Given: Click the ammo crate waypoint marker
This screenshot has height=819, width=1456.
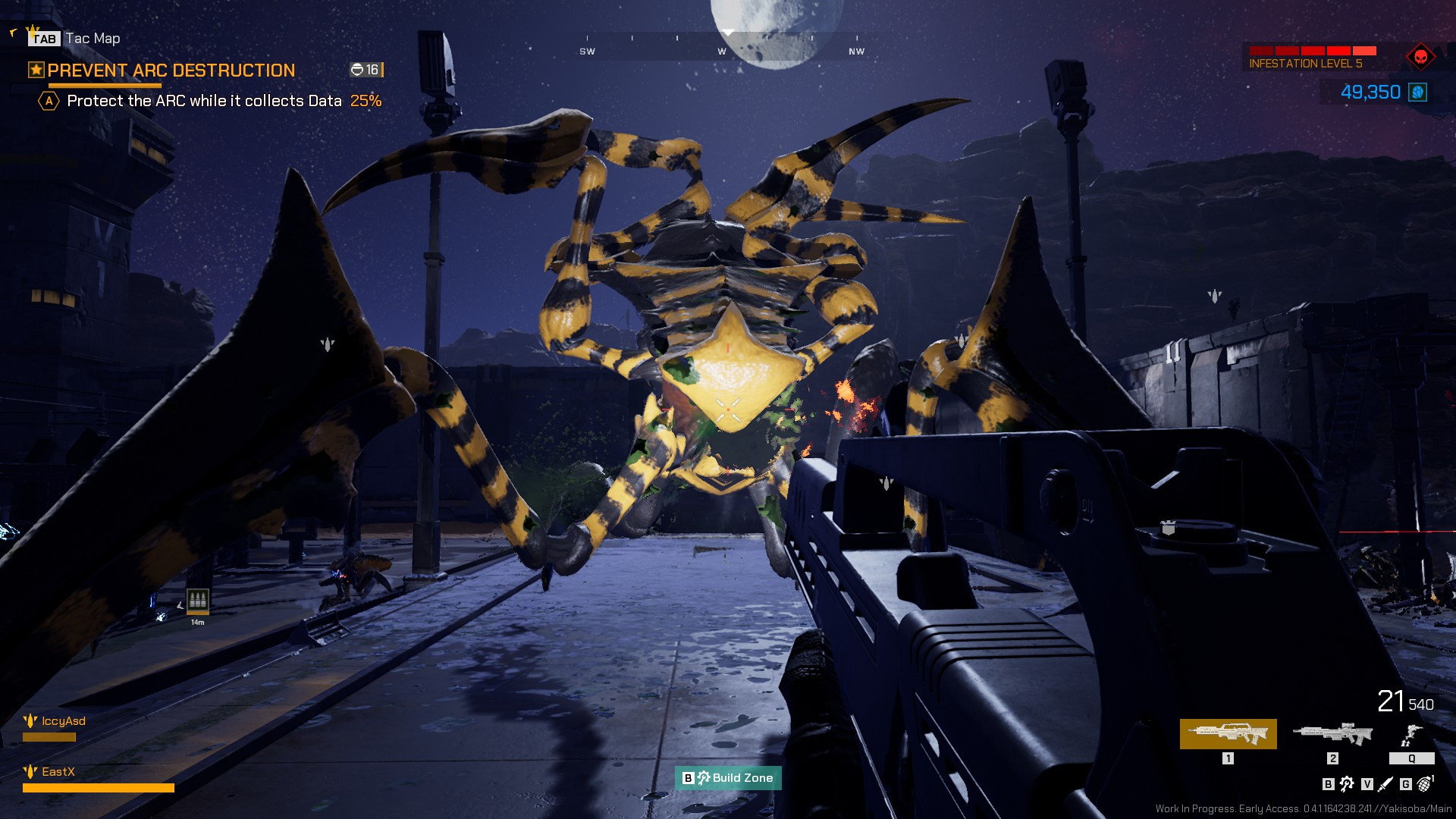Looking at the screenshot, I should [x=197, y=601].
